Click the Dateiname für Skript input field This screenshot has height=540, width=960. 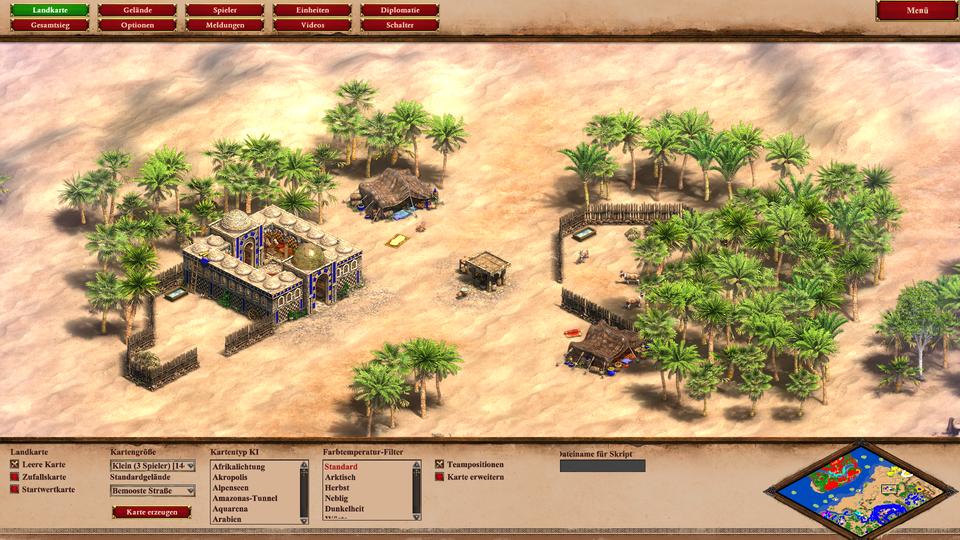602,466
